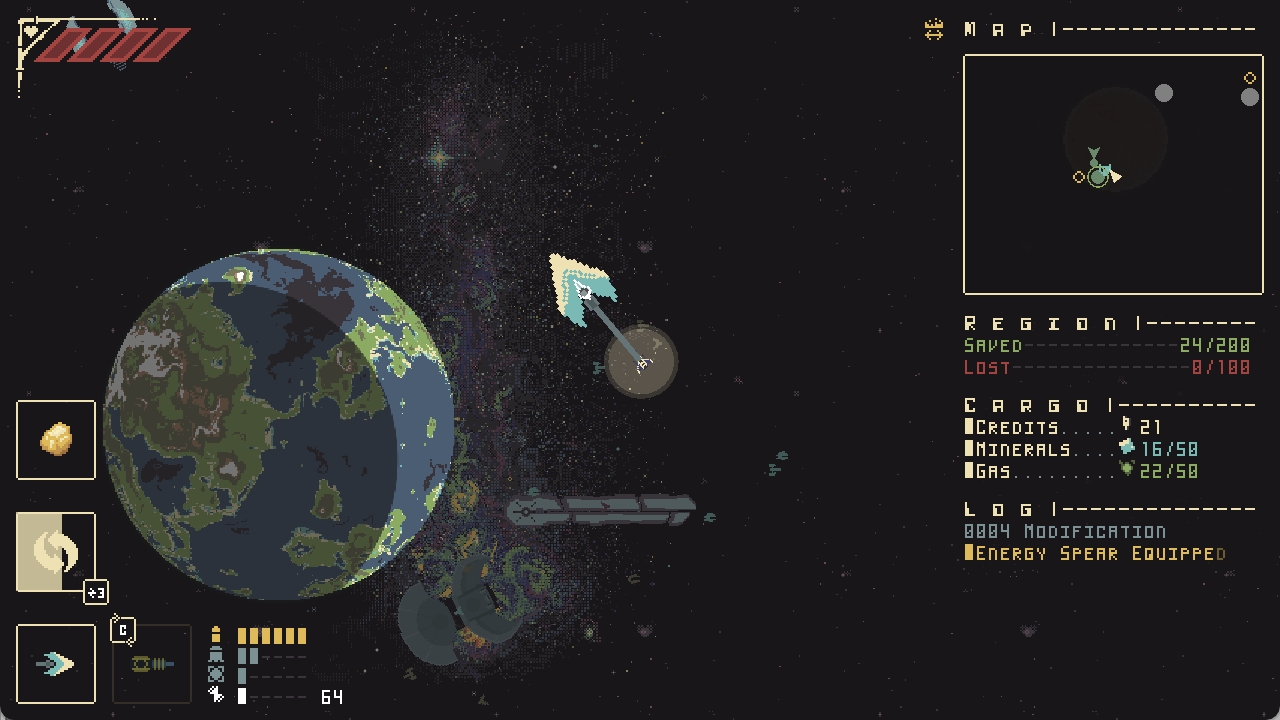Image resolution: width=1280 pixels, height=720 pixels.
Task: Select the 0004 Modification log entry
Action: [x=1064, y=532]
